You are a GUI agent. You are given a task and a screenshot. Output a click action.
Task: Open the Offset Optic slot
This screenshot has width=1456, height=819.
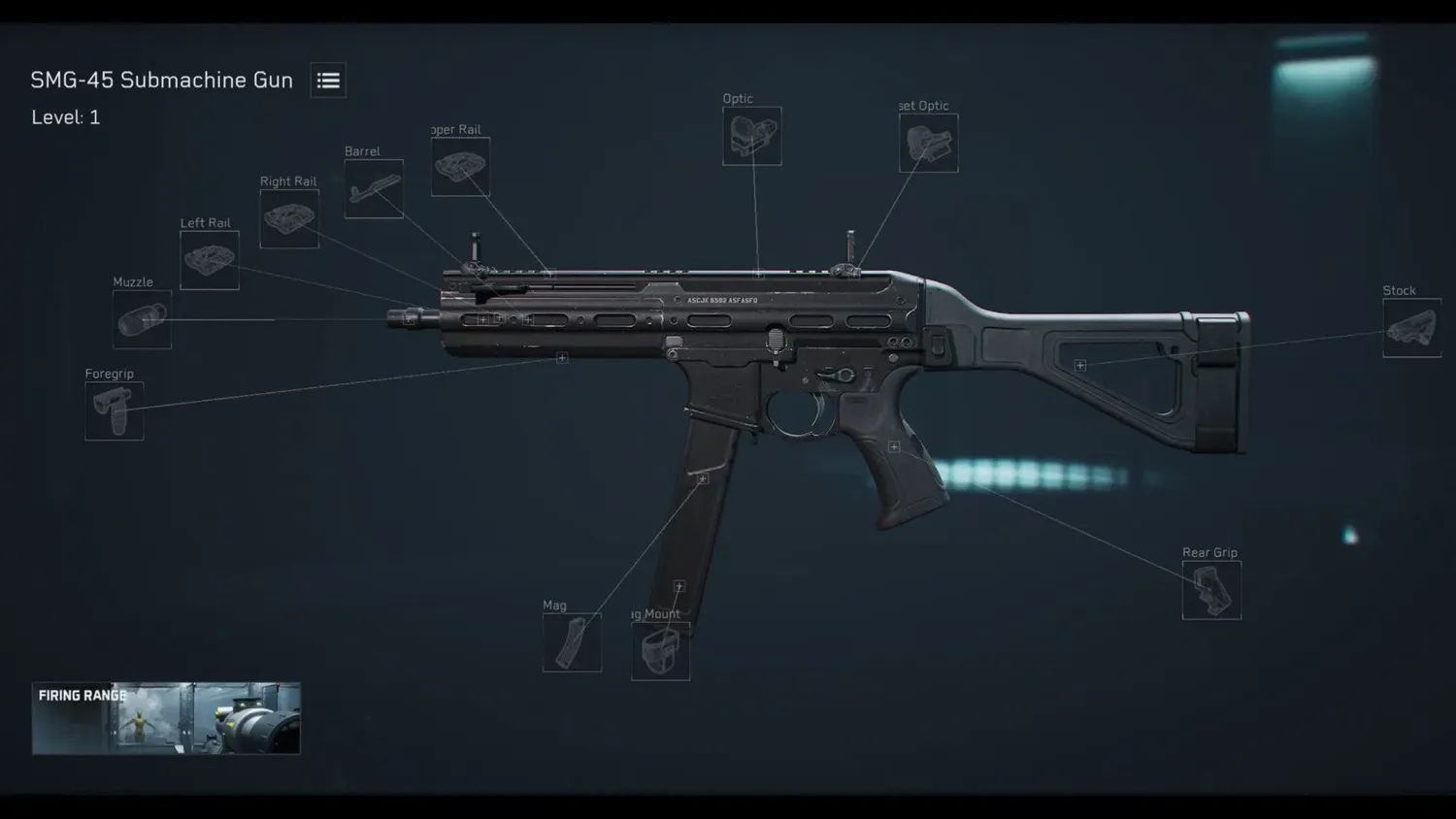[928, 144]
